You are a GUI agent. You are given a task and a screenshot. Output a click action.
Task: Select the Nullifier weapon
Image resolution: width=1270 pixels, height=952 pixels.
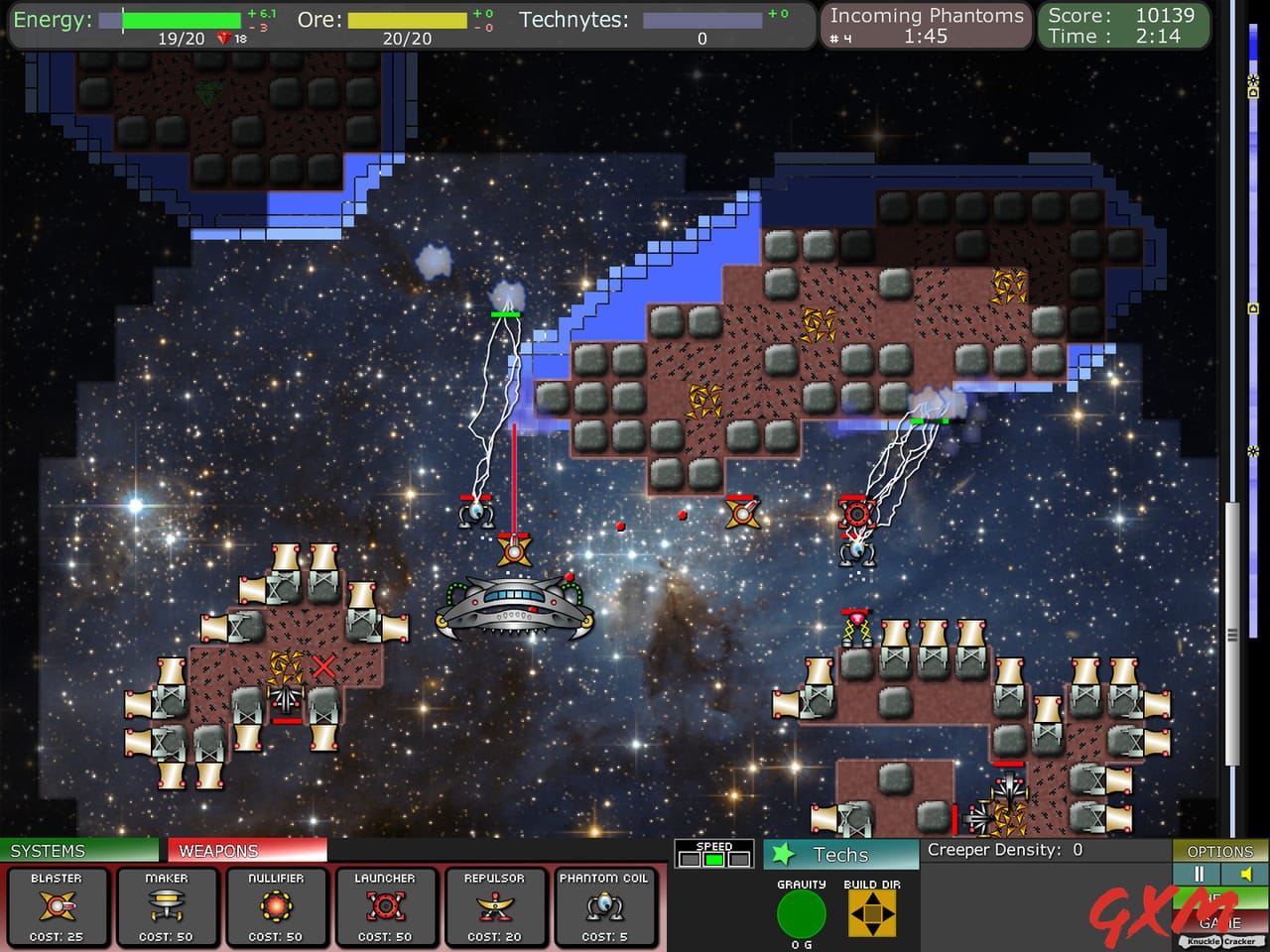(276, 907)
